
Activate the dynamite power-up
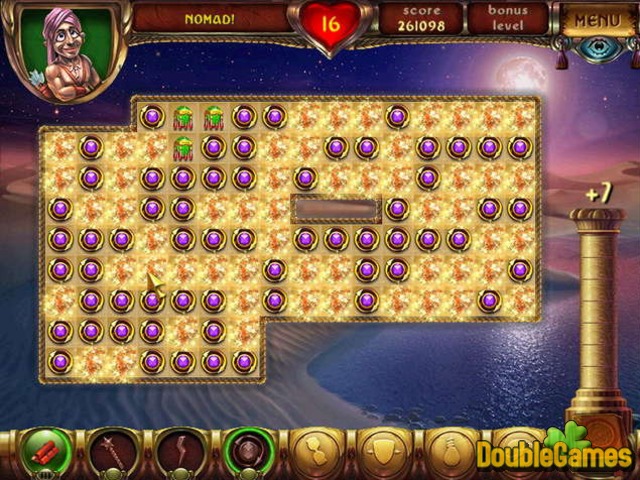44,449
